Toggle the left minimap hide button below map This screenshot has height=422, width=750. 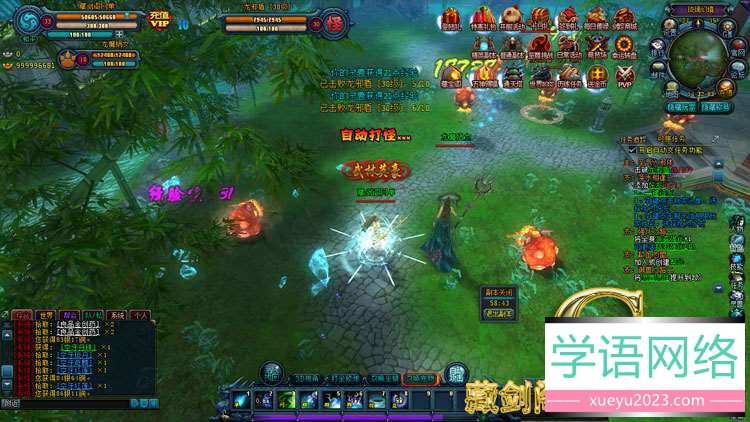682,106
